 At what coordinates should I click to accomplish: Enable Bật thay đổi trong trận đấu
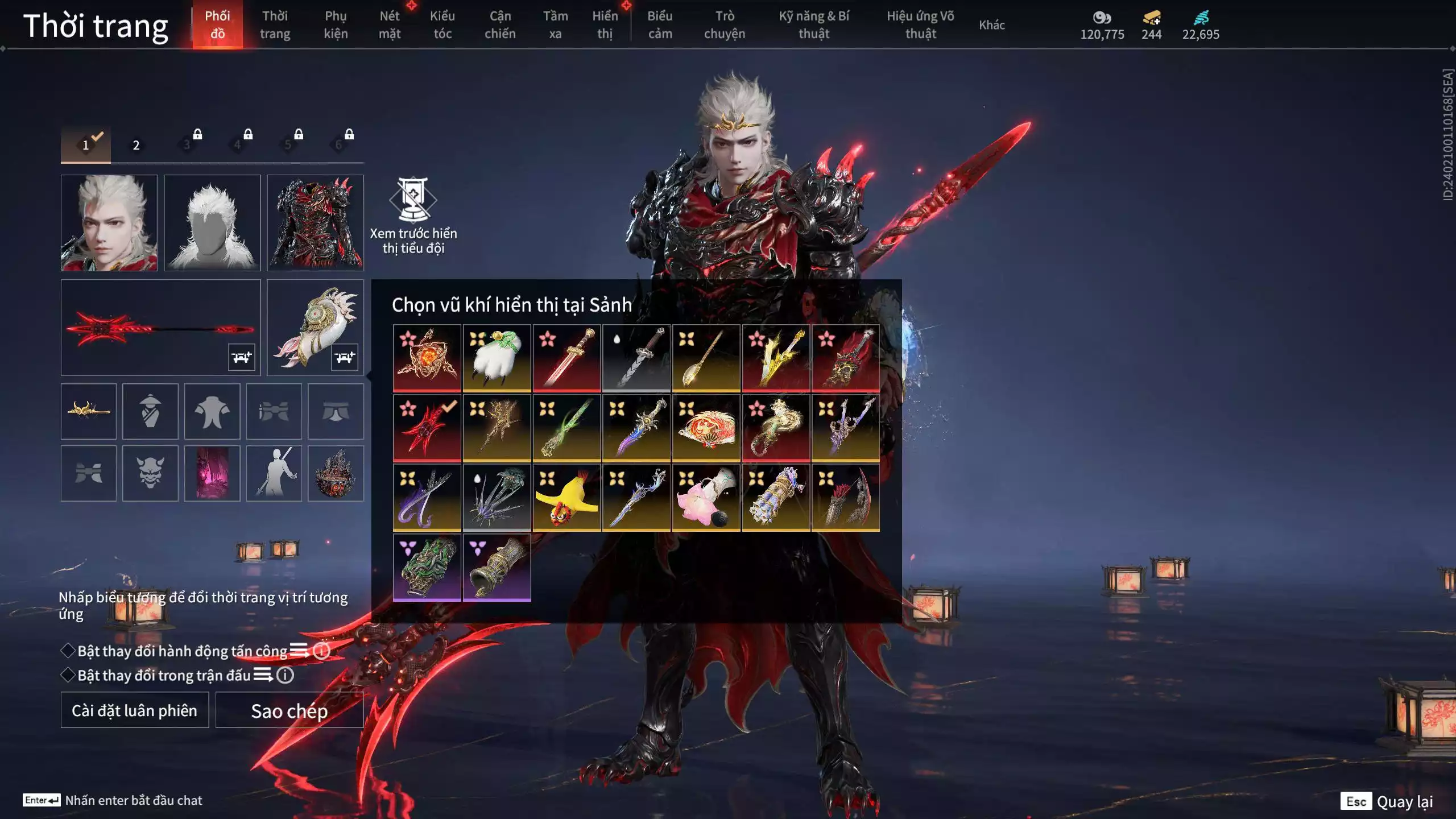pyautogui.click(x=68, y=675)
